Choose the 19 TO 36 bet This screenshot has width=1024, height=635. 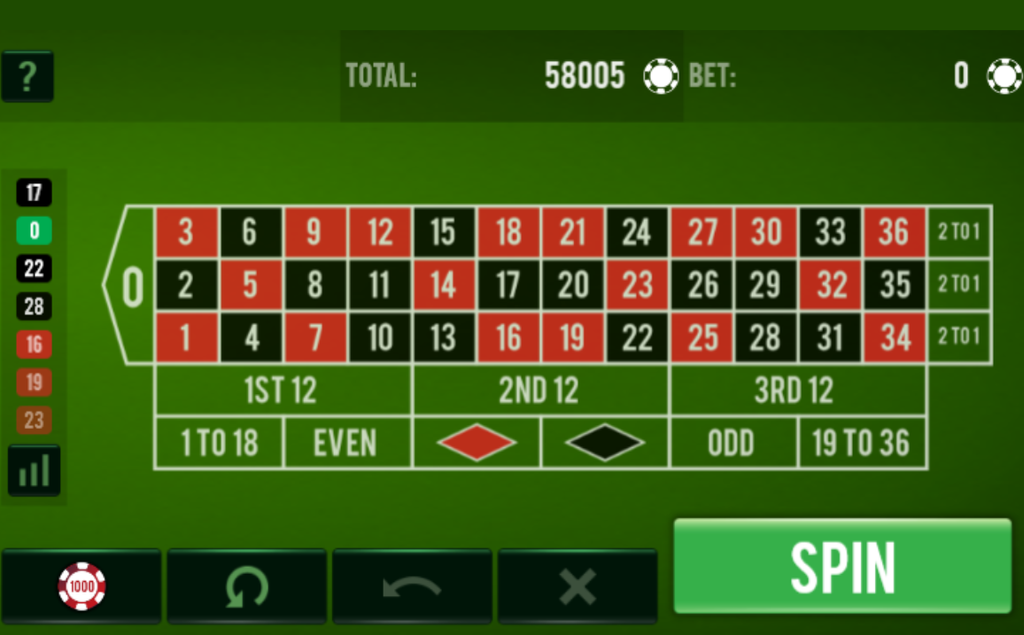pos(861,443)
